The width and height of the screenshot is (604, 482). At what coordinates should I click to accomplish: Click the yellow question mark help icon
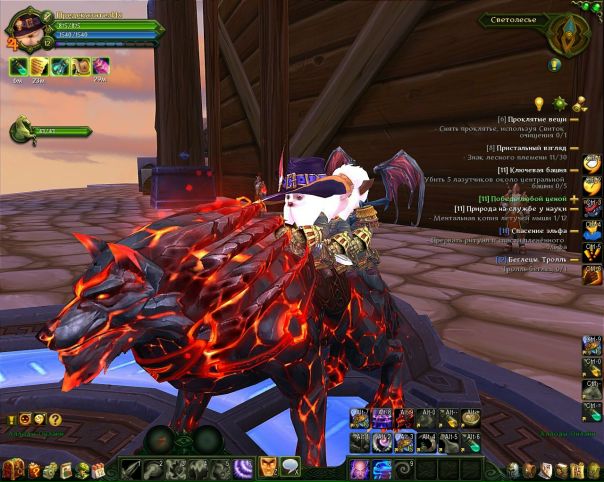pyautogui.click(x=55, y=419)
